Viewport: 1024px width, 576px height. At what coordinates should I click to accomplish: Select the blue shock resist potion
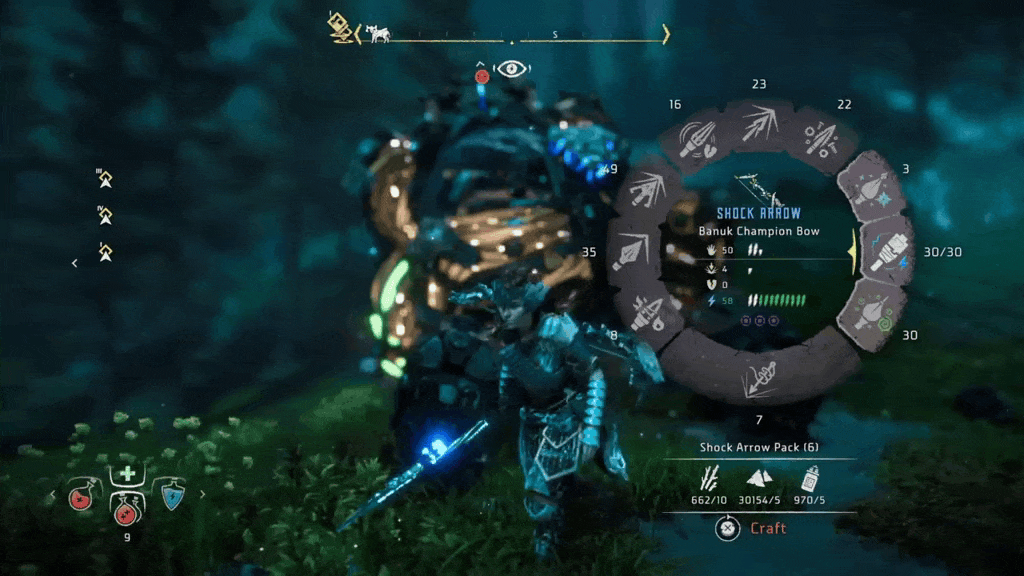point(173,496)
